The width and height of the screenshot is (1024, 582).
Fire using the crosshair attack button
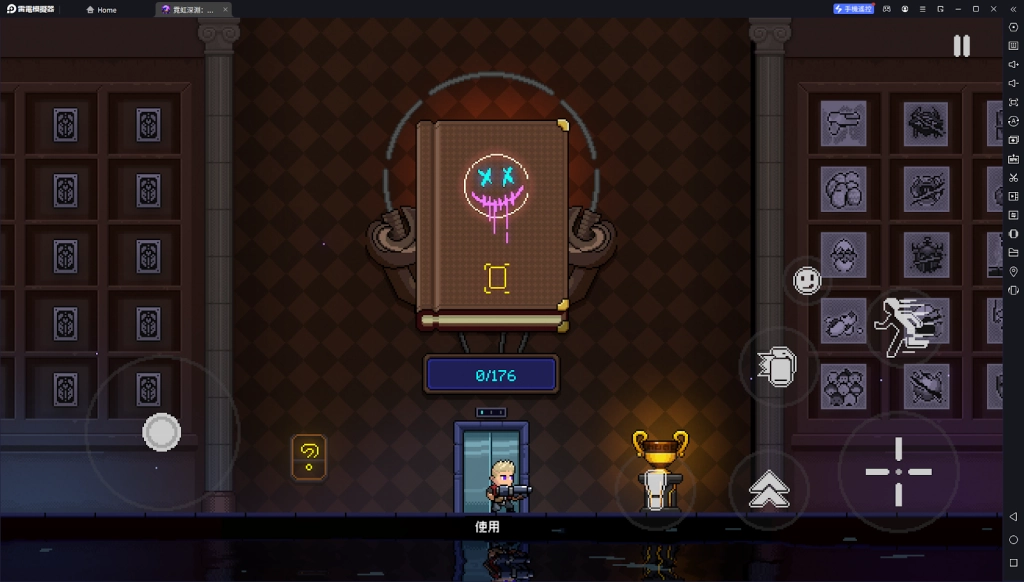tap(898, 471)
